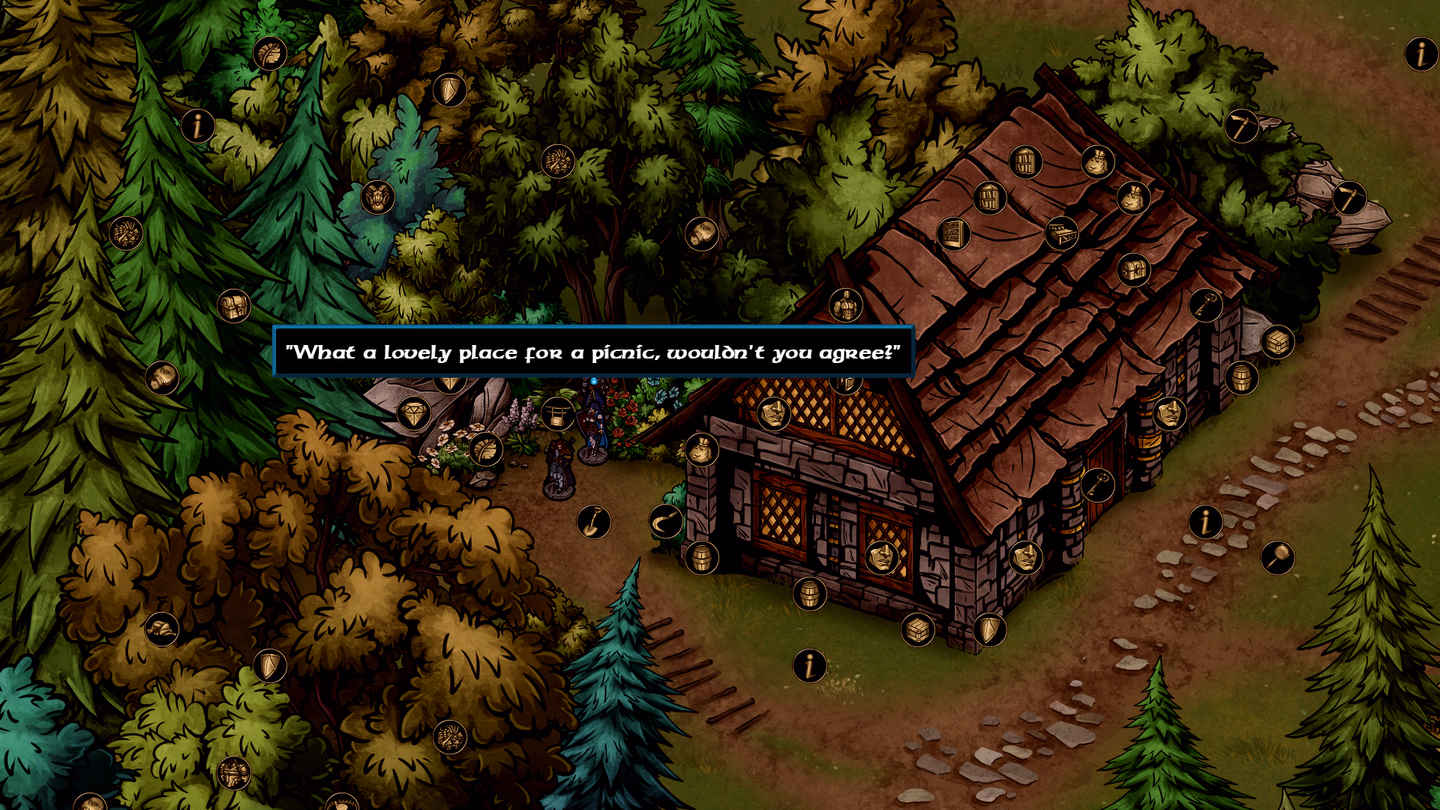This screenshot has width=1440, height=810.
Task: Dismiss the picnic dialogue box
Action: (594, 352)
